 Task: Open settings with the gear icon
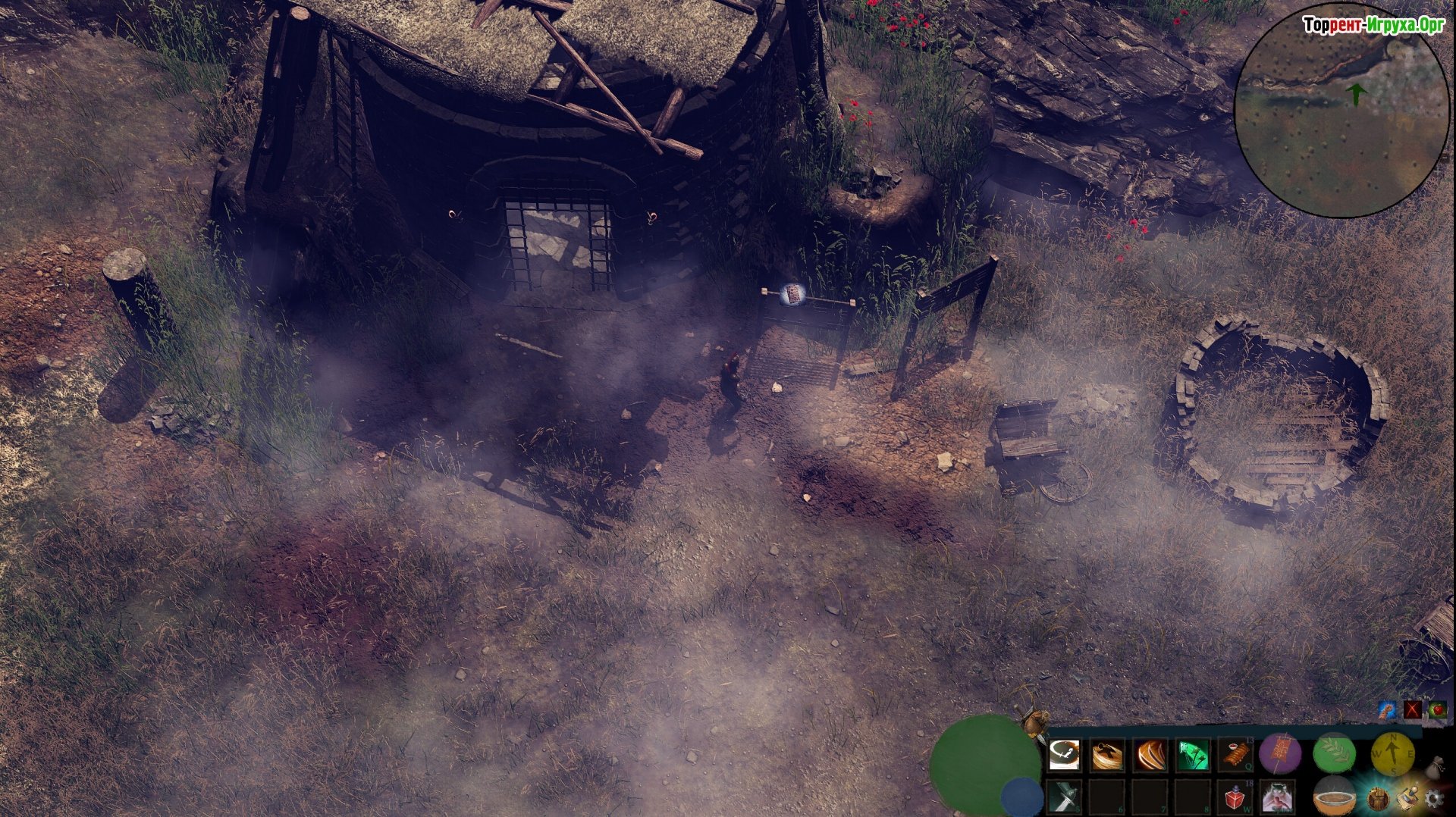[1433, 799]
